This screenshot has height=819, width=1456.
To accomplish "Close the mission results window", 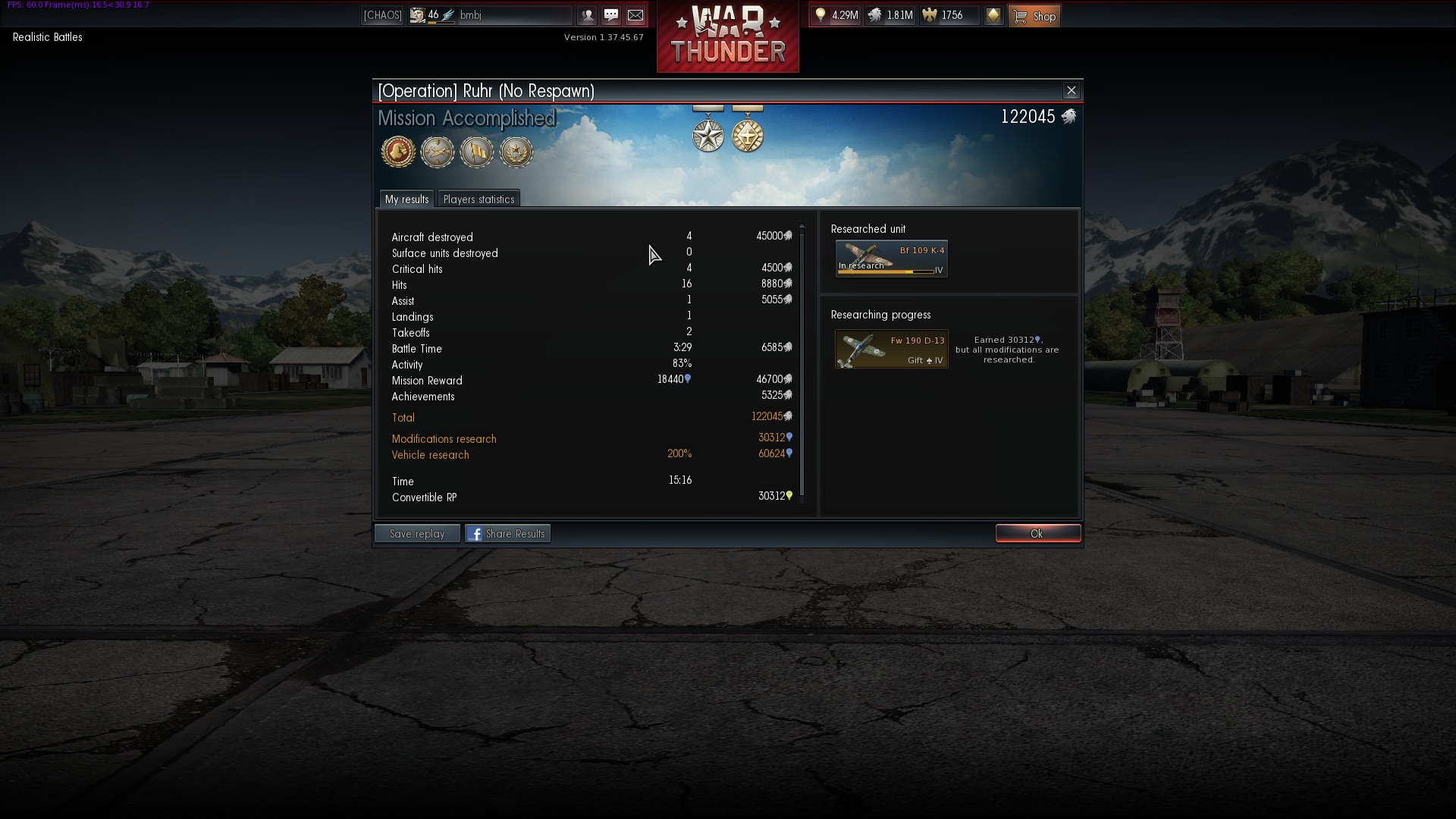I will [1071, 91].
